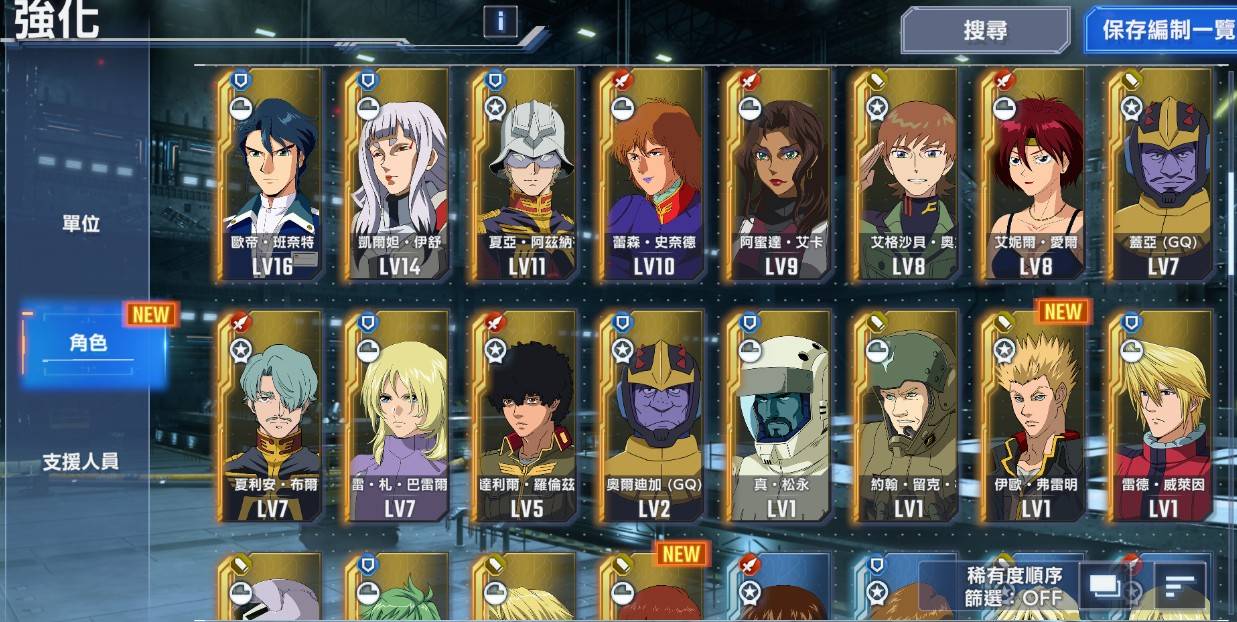The width and height of the screenshot is (1237, 622).
Task: Select the LV1 真・松永 helmeted pilot card
Action: pos(779,416)
